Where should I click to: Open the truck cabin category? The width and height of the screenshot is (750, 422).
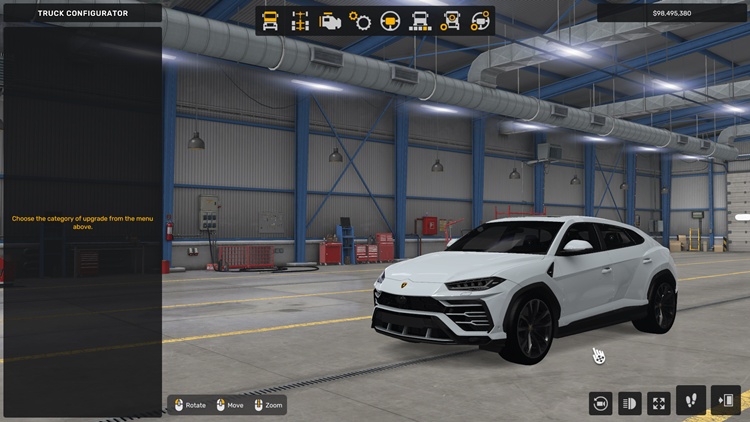[x=270, y=21]
